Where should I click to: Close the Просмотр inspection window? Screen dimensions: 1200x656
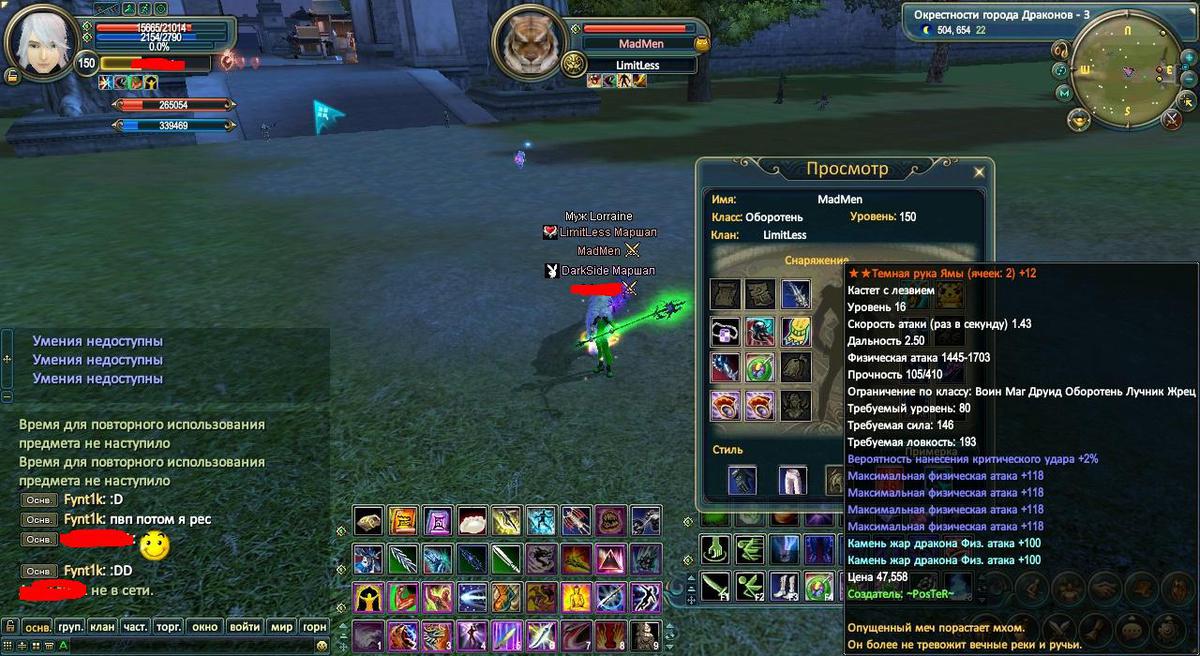[979, 172]
